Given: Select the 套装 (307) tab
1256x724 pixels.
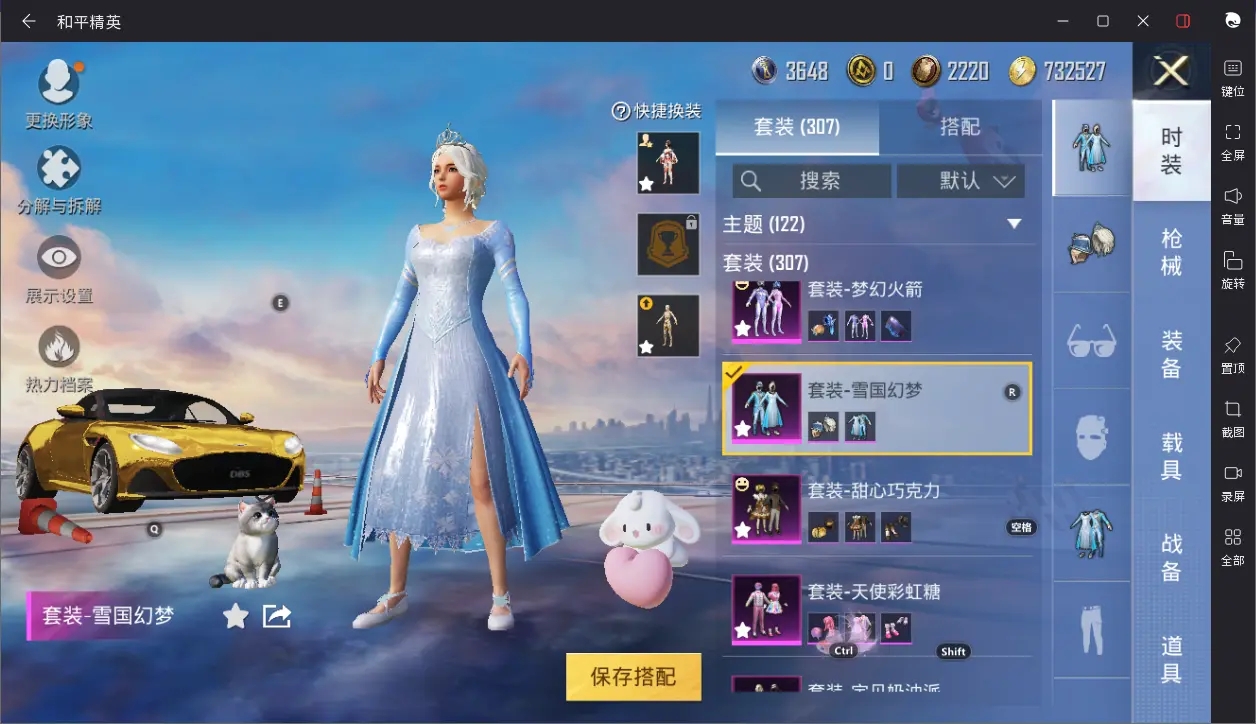Looking at the screenshot, I should click(797, 127).
